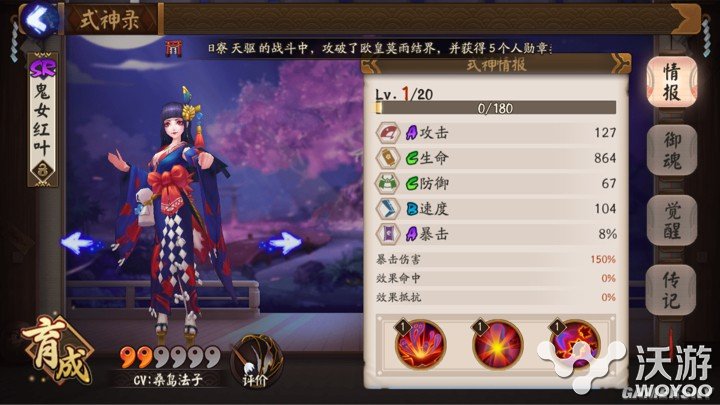Select the yellow starburst skill icon

tap(498, 344)
